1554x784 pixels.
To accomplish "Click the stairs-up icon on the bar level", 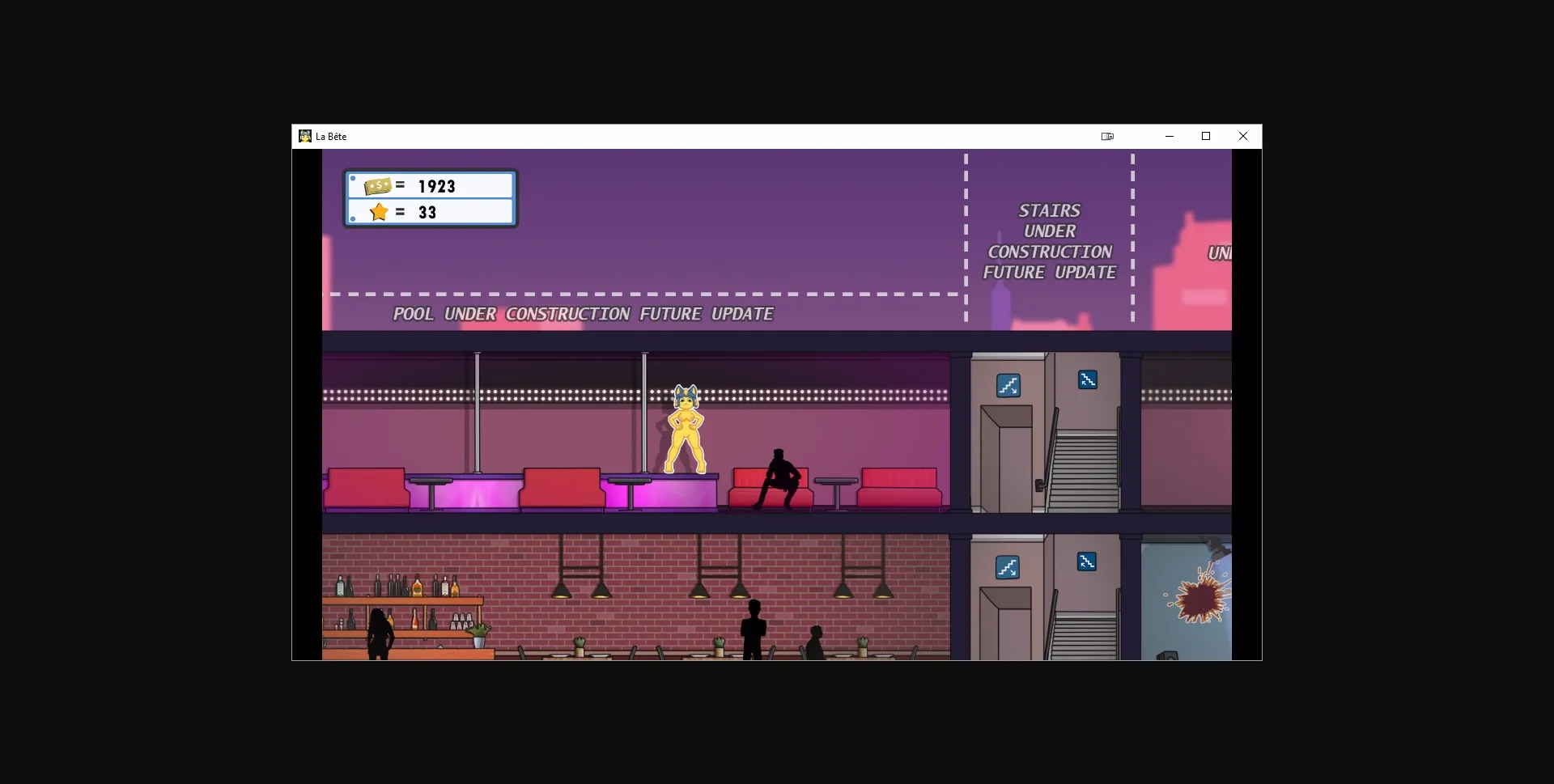I will tap(1089, 561).
